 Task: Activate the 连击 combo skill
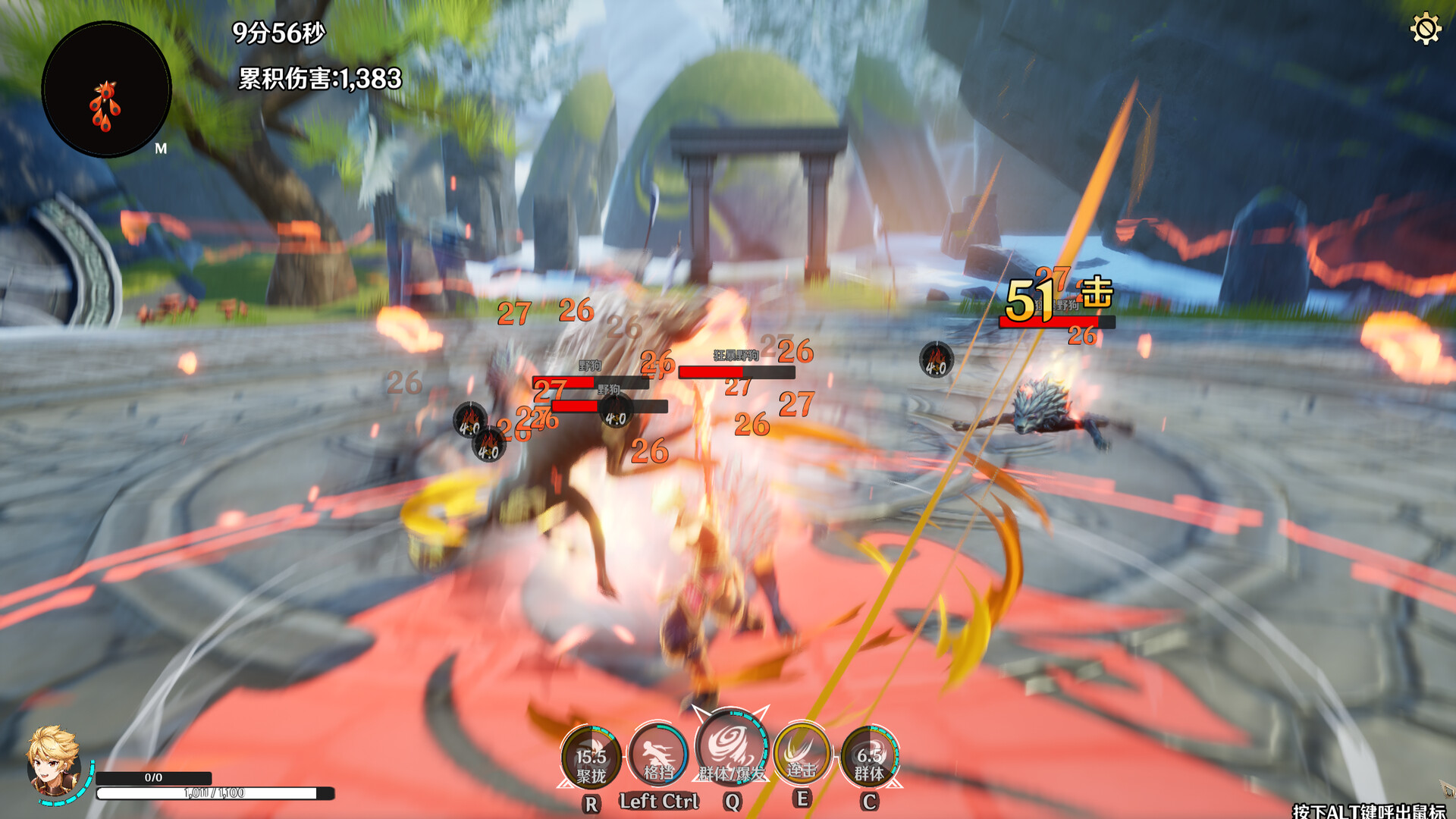801,754
